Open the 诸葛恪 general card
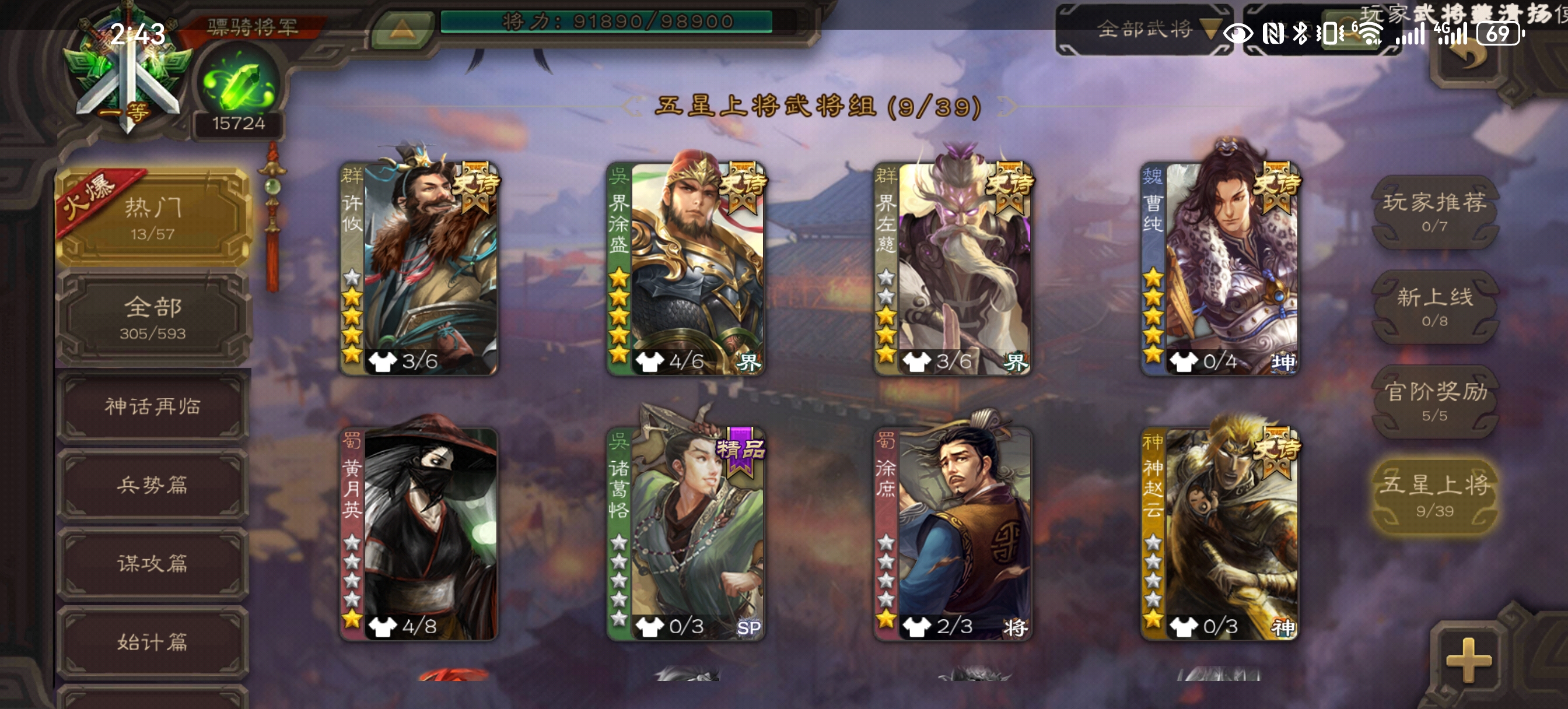This screenshot has height=709, width=1568. coord(686,533)
